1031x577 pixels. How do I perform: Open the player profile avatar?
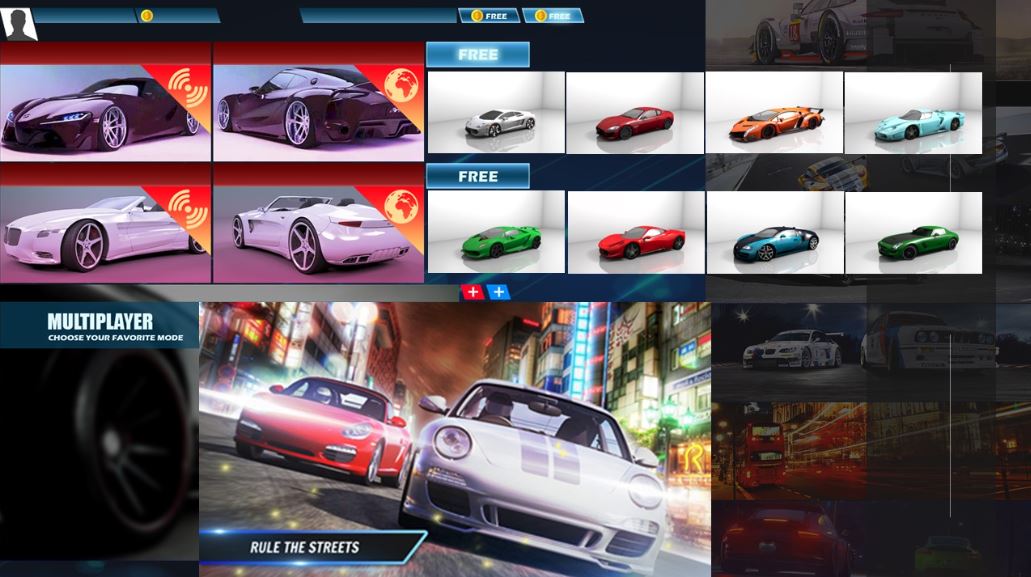(20, 23)
